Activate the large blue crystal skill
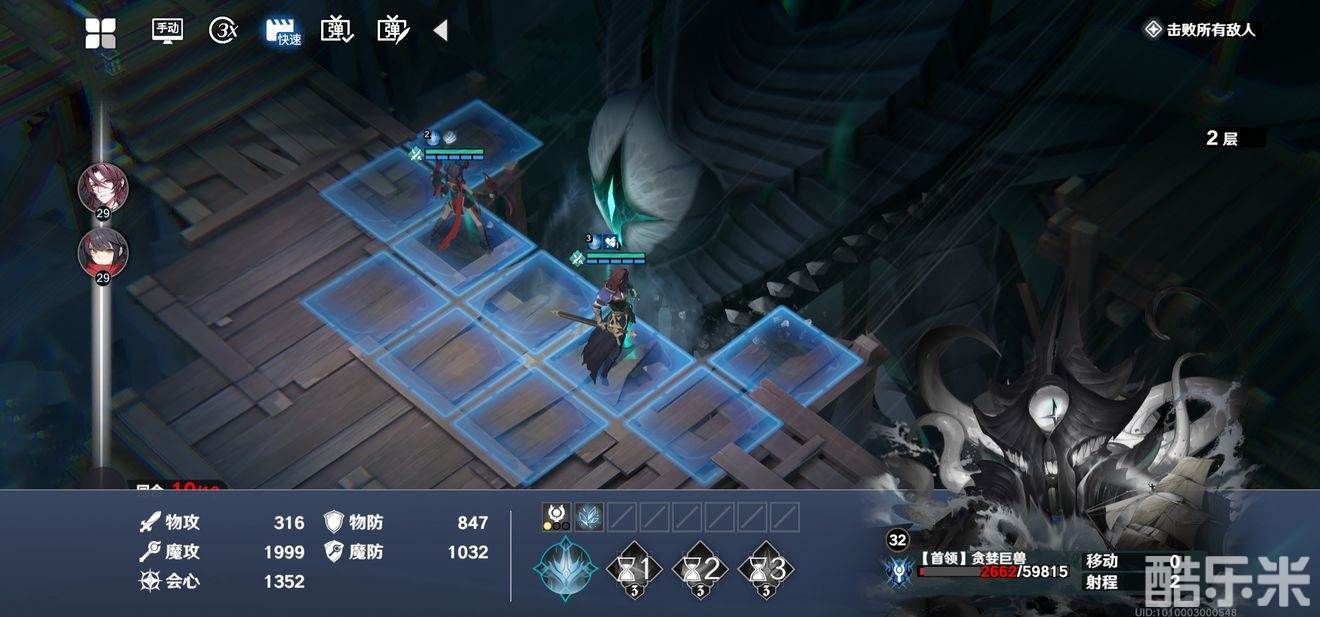Screen dimensions: 1320x617 pos(565,568)
